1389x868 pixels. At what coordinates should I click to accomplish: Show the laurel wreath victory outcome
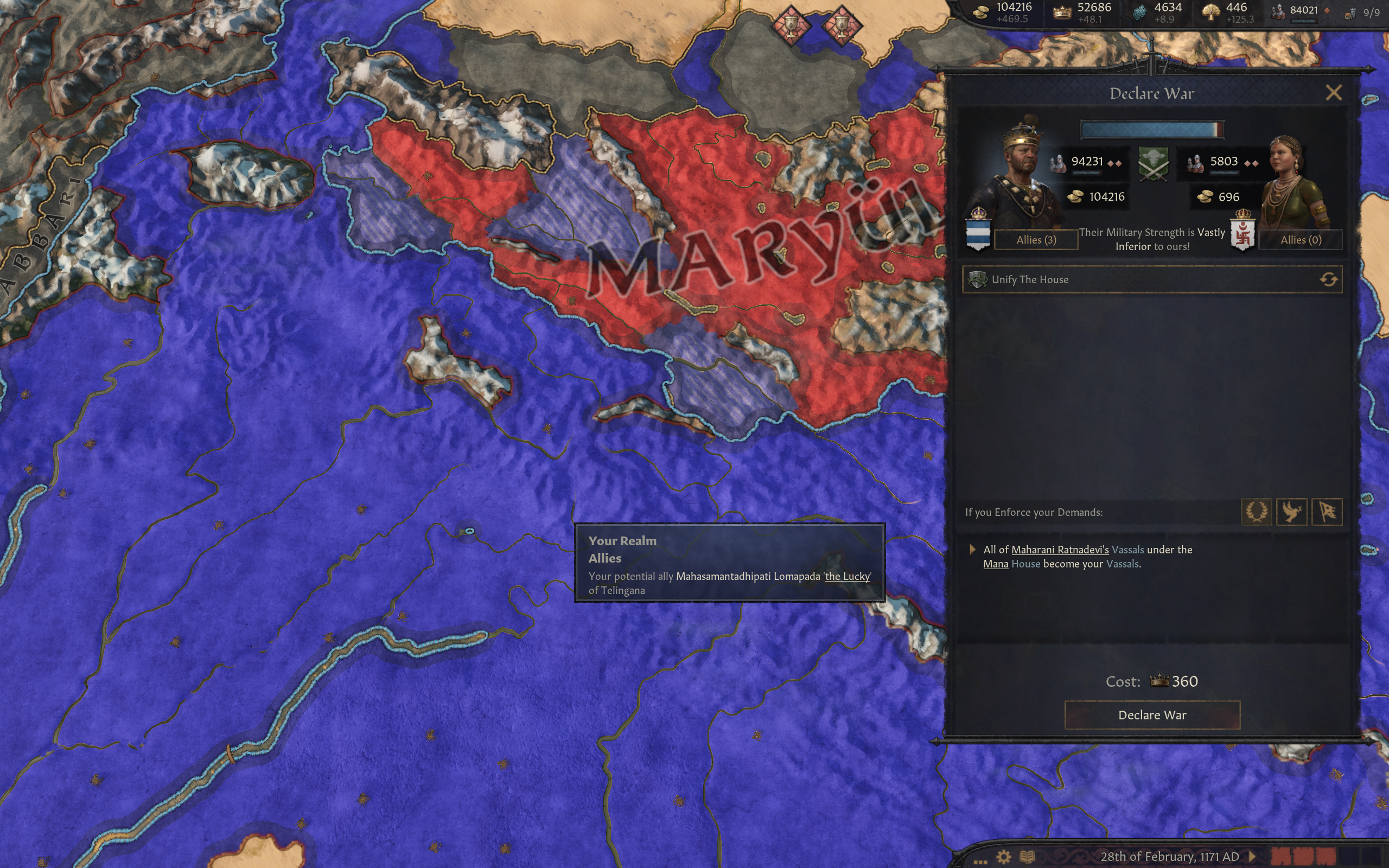coord(1256,512)
